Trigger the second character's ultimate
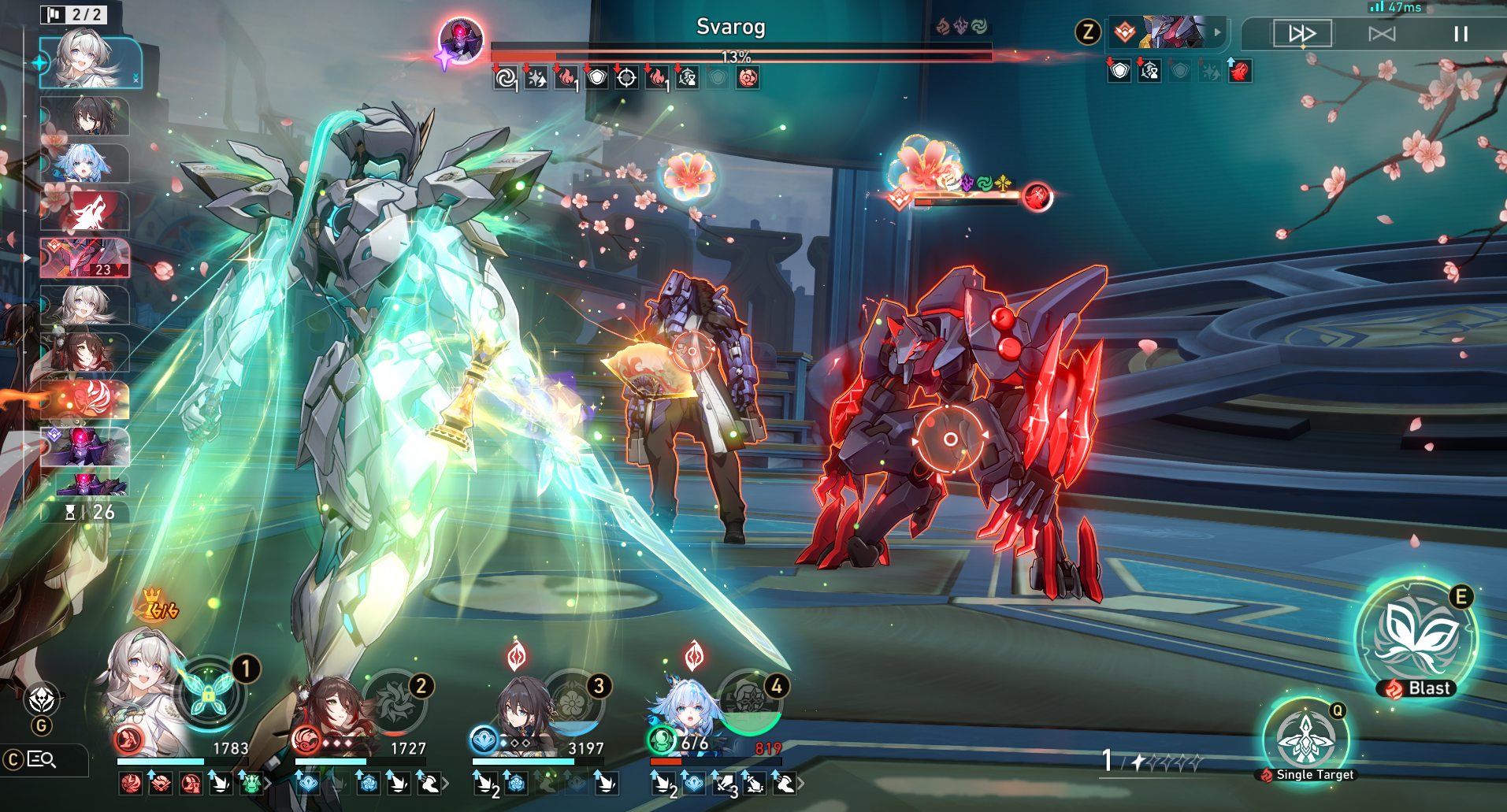1507x812 pixels. point(394,699)
